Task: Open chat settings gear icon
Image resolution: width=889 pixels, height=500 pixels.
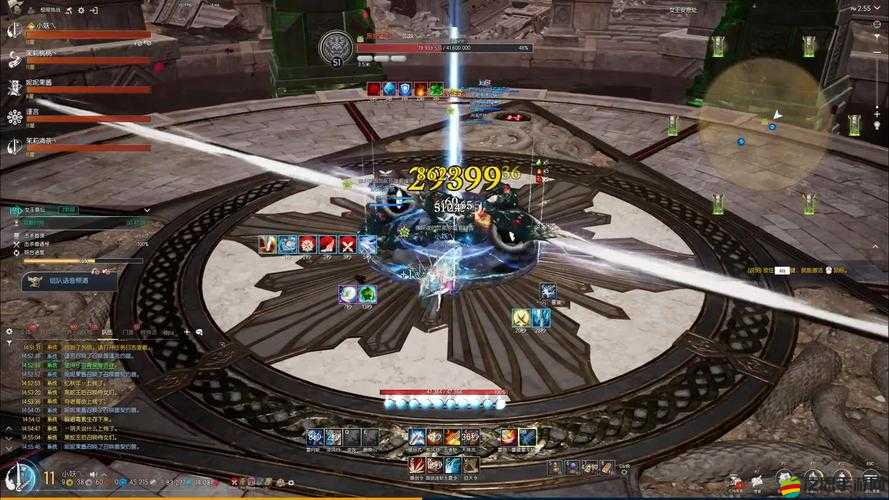Action: (9, 330)
